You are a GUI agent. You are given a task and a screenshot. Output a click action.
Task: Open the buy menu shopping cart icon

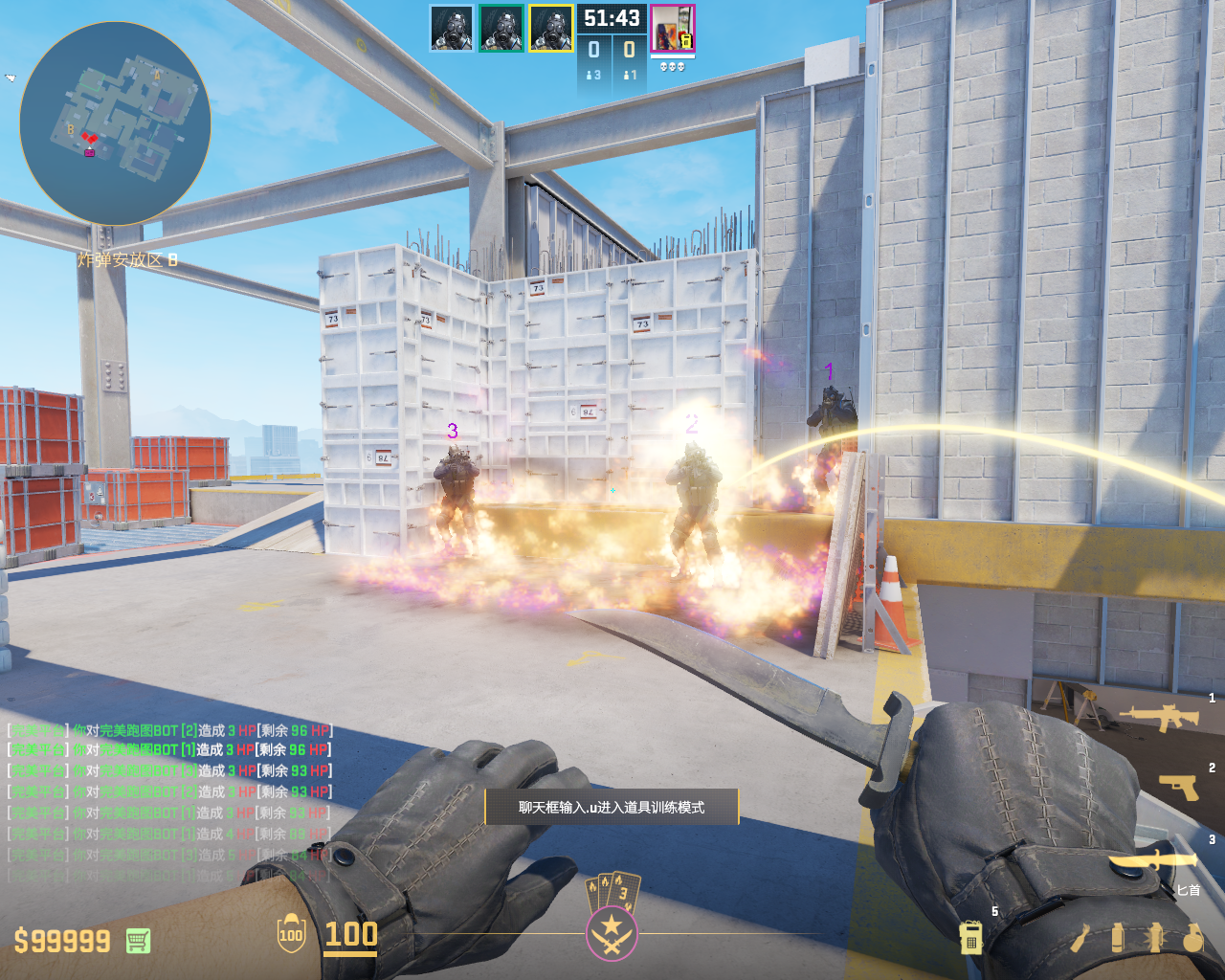point(138,941)
